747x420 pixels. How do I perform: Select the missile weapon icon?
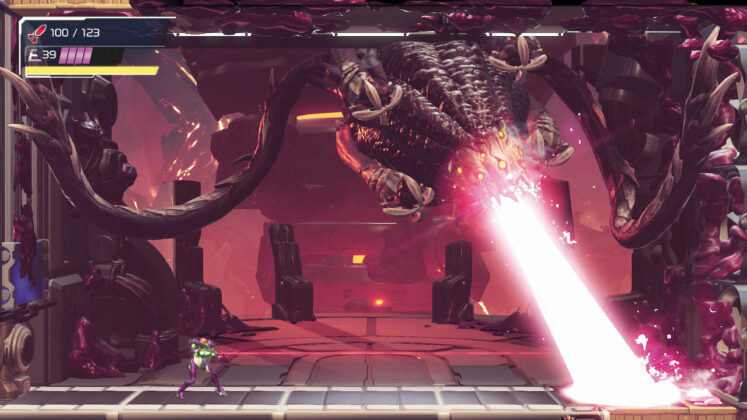coord(38,33)
